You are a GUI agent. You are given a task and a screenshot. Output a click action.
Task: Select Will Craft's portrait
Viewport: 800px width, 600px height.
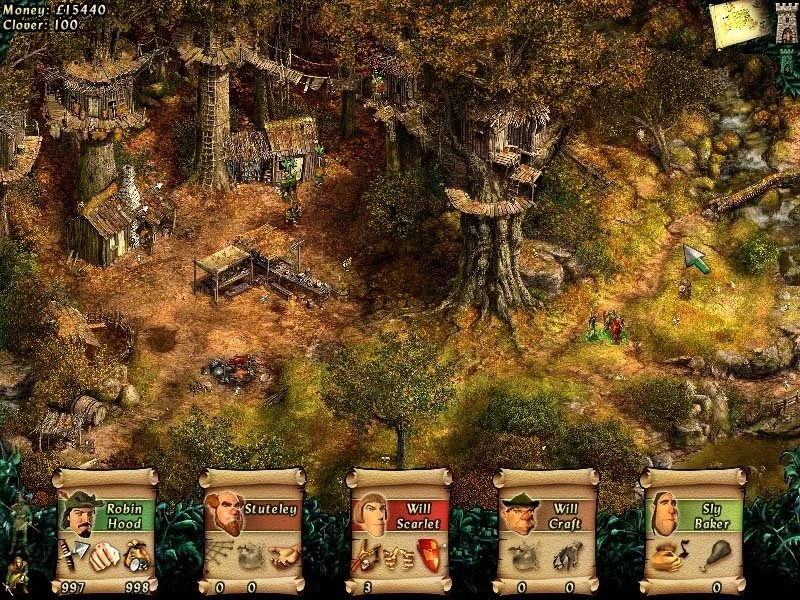click(x=519, y=515)
